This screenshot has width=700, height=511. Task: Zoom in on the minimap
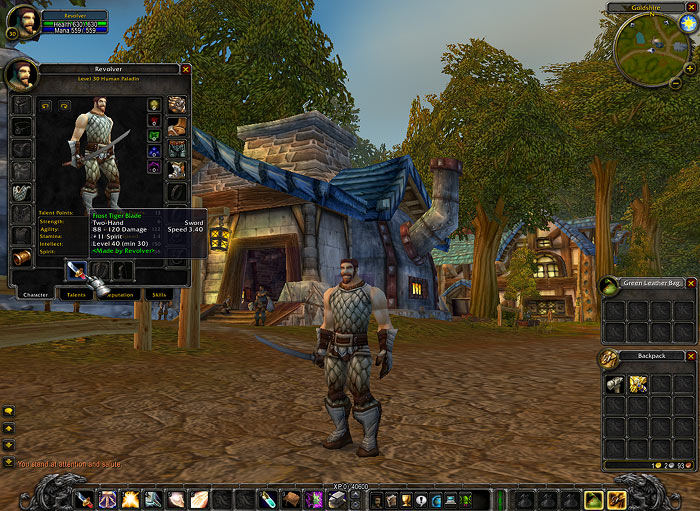point(689,68)
